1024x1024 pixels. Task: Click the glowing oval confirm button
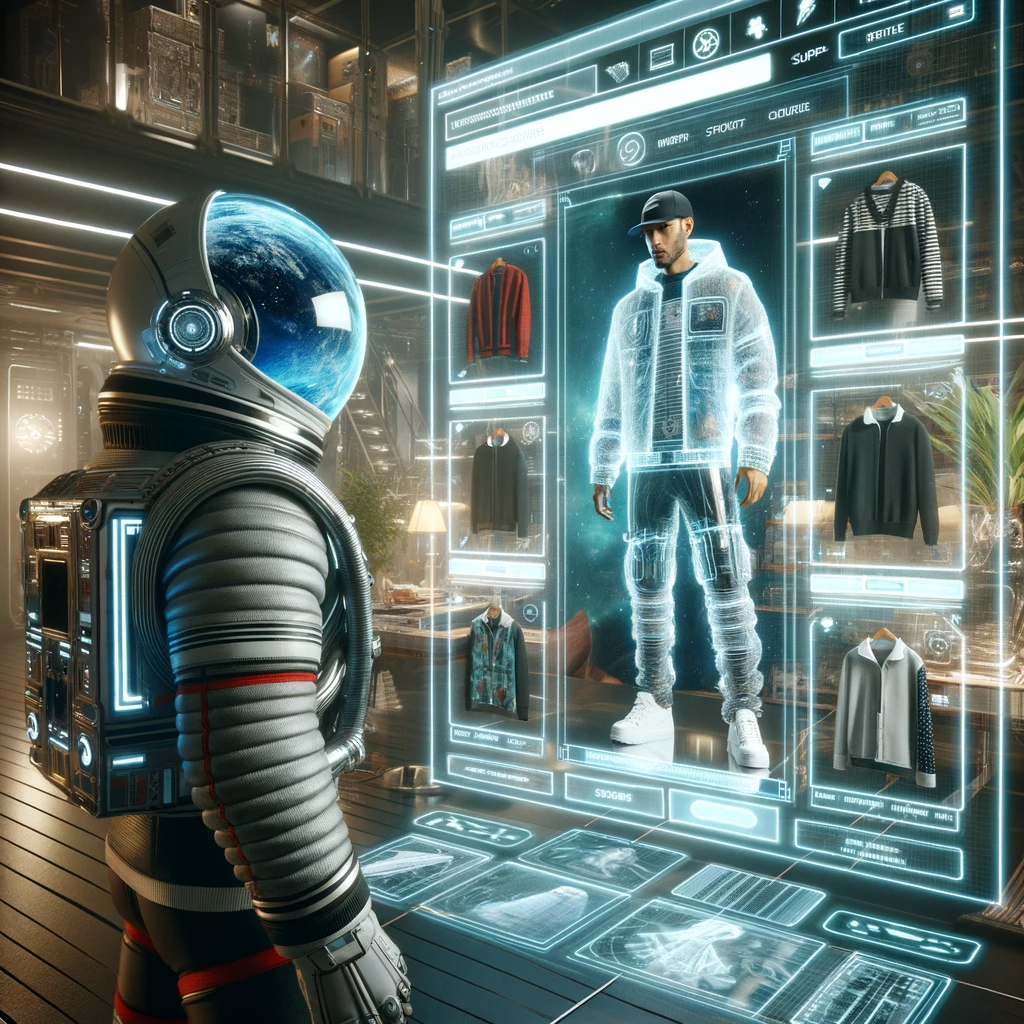coord(723,814)
